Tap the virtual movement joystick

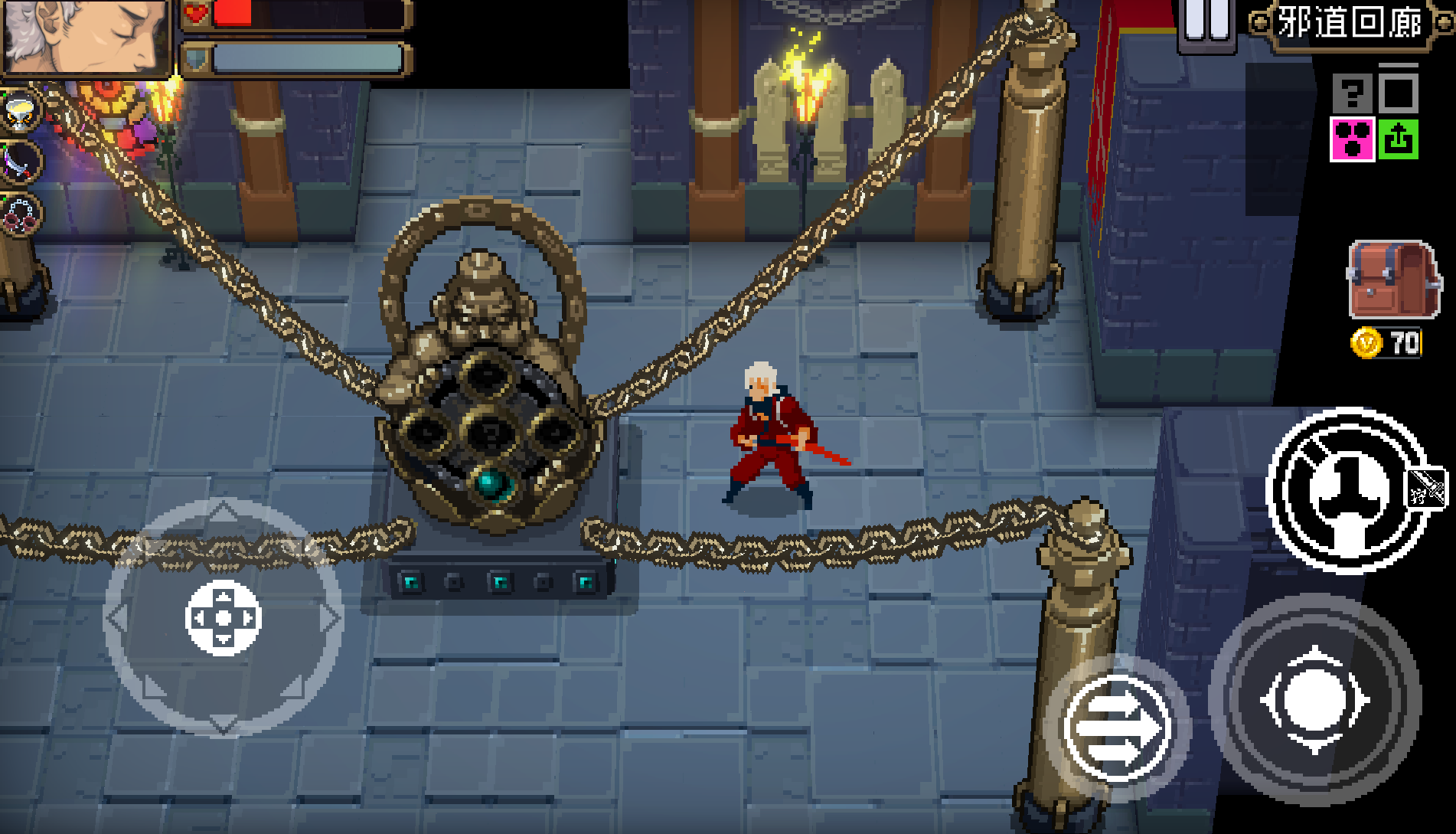click(224, 617)
